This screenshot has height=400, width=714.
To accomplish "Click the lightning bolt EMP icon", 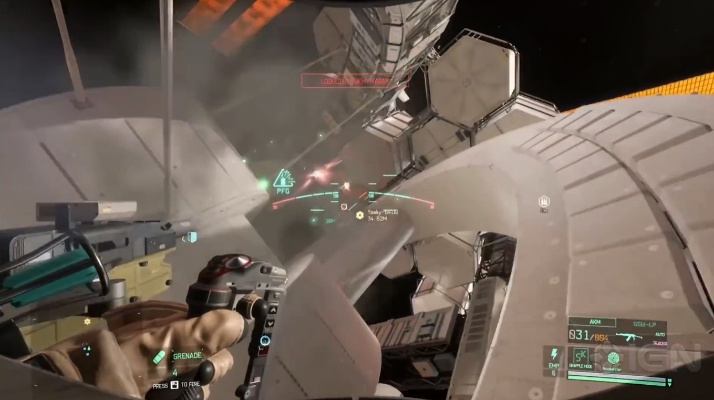I will point(552,355).
